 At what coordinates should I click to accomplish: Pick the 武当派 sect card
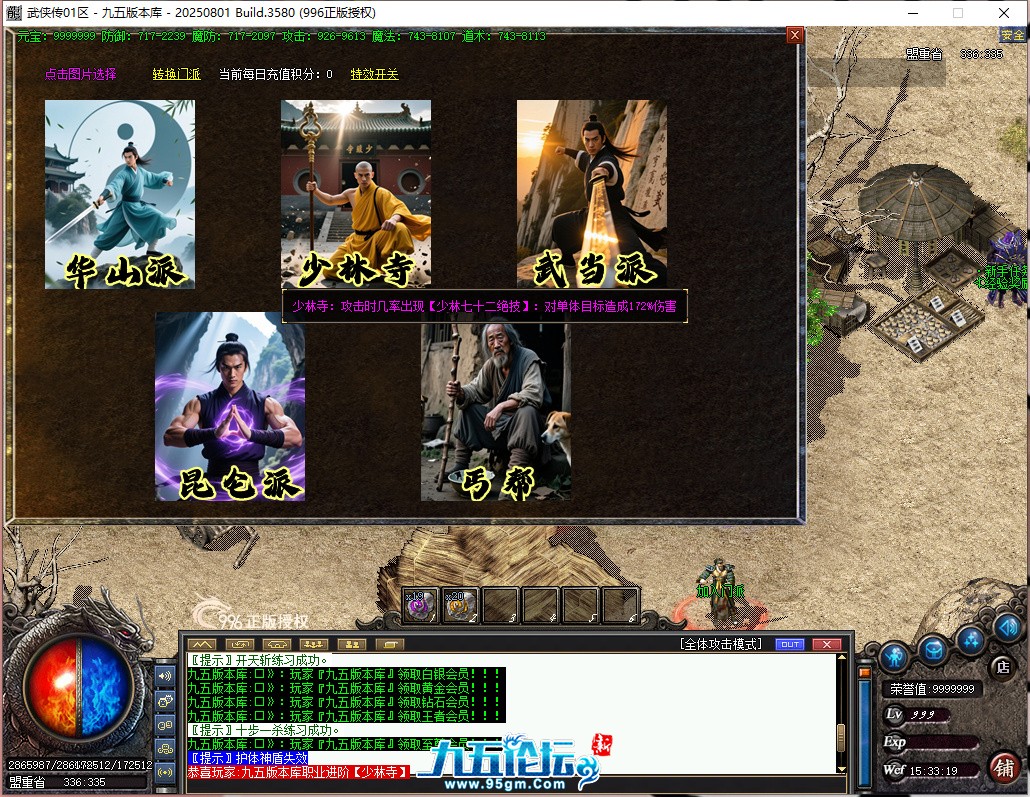click(592, 194)
